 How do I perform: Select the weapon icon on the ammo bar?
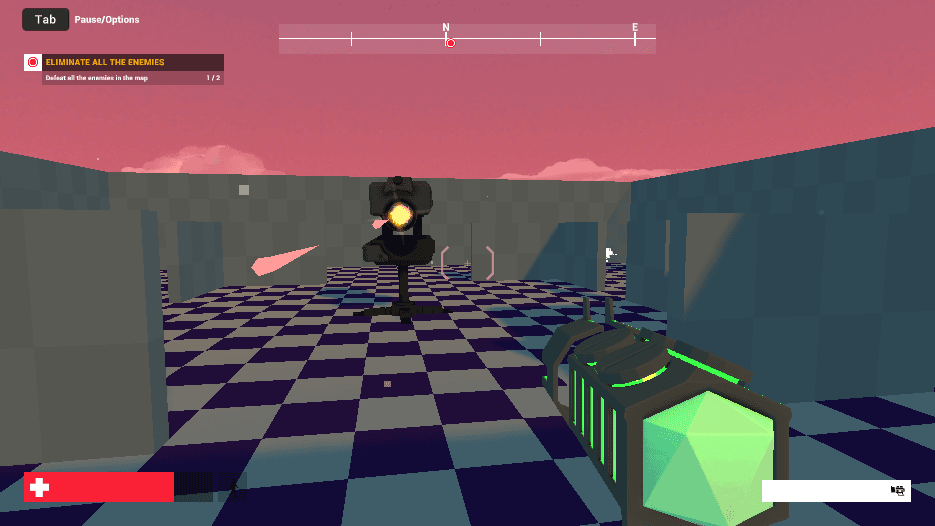click(898, 490)
